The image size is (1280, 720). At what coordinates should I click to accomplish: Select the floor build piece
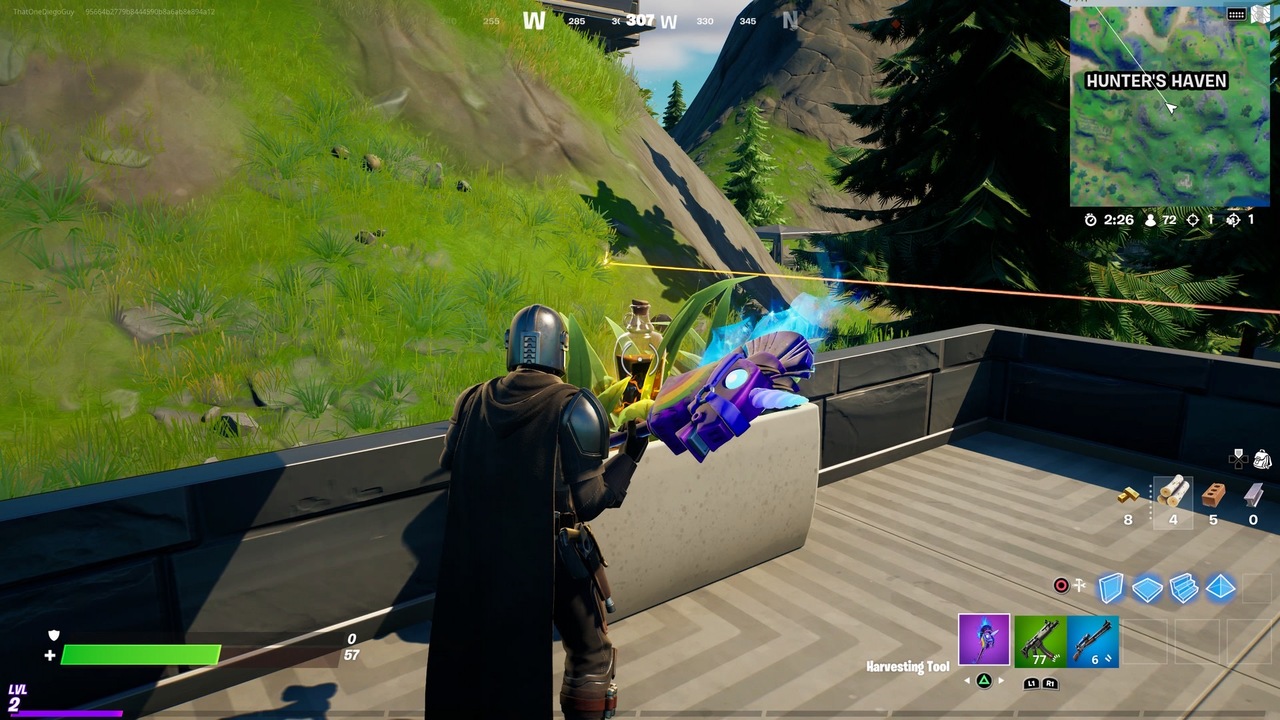click(x=1148, y=588)
